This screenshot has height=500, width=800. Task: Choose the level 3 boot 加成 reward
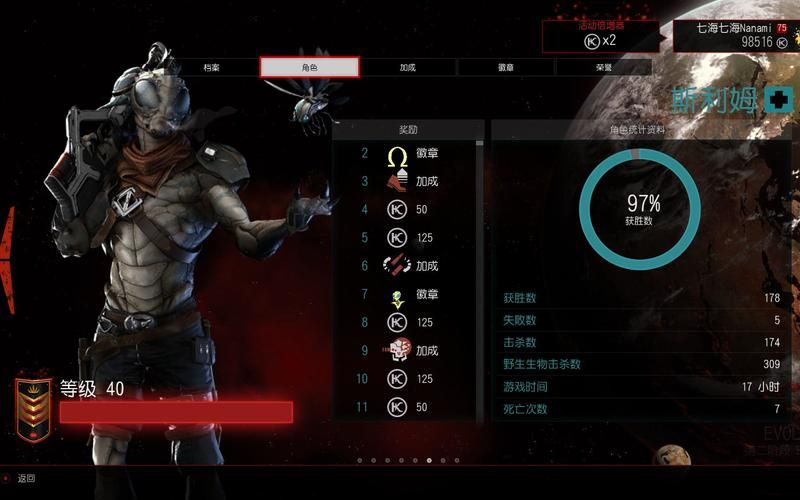(x=408, y=182)
